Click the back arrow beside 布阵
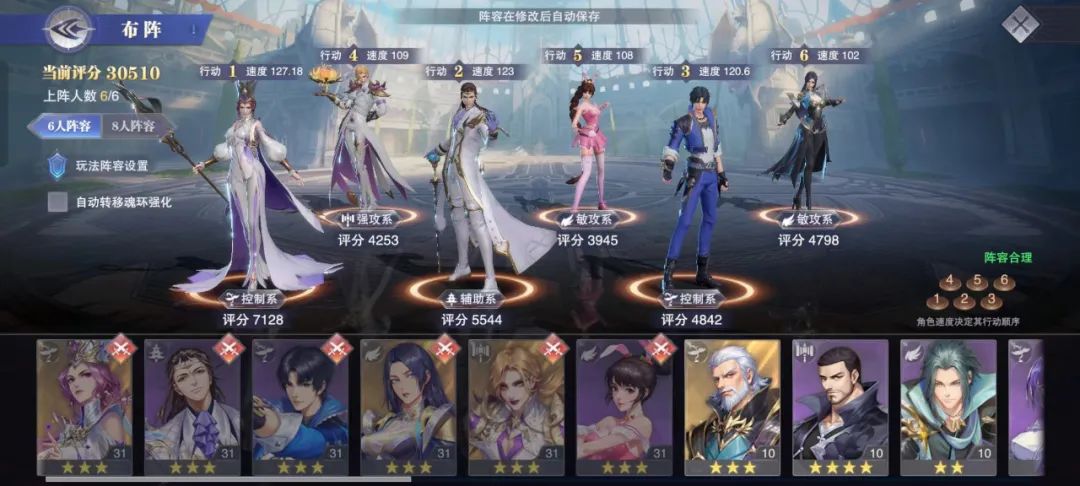1080x486 pixels. tap(68, 28)
